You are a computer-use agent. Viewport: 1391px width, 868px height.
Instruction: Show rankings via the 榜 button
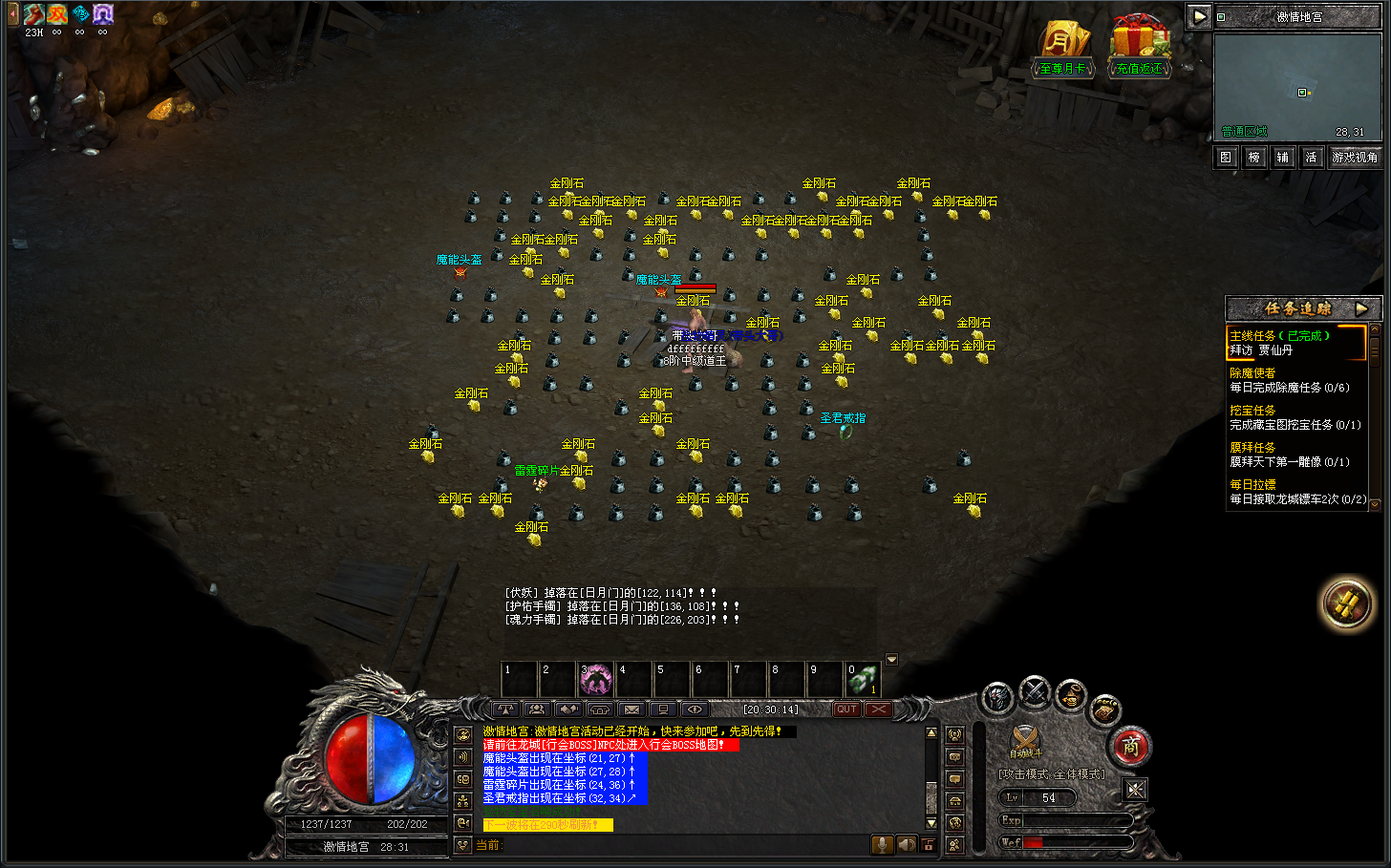tap(1254, 158)
